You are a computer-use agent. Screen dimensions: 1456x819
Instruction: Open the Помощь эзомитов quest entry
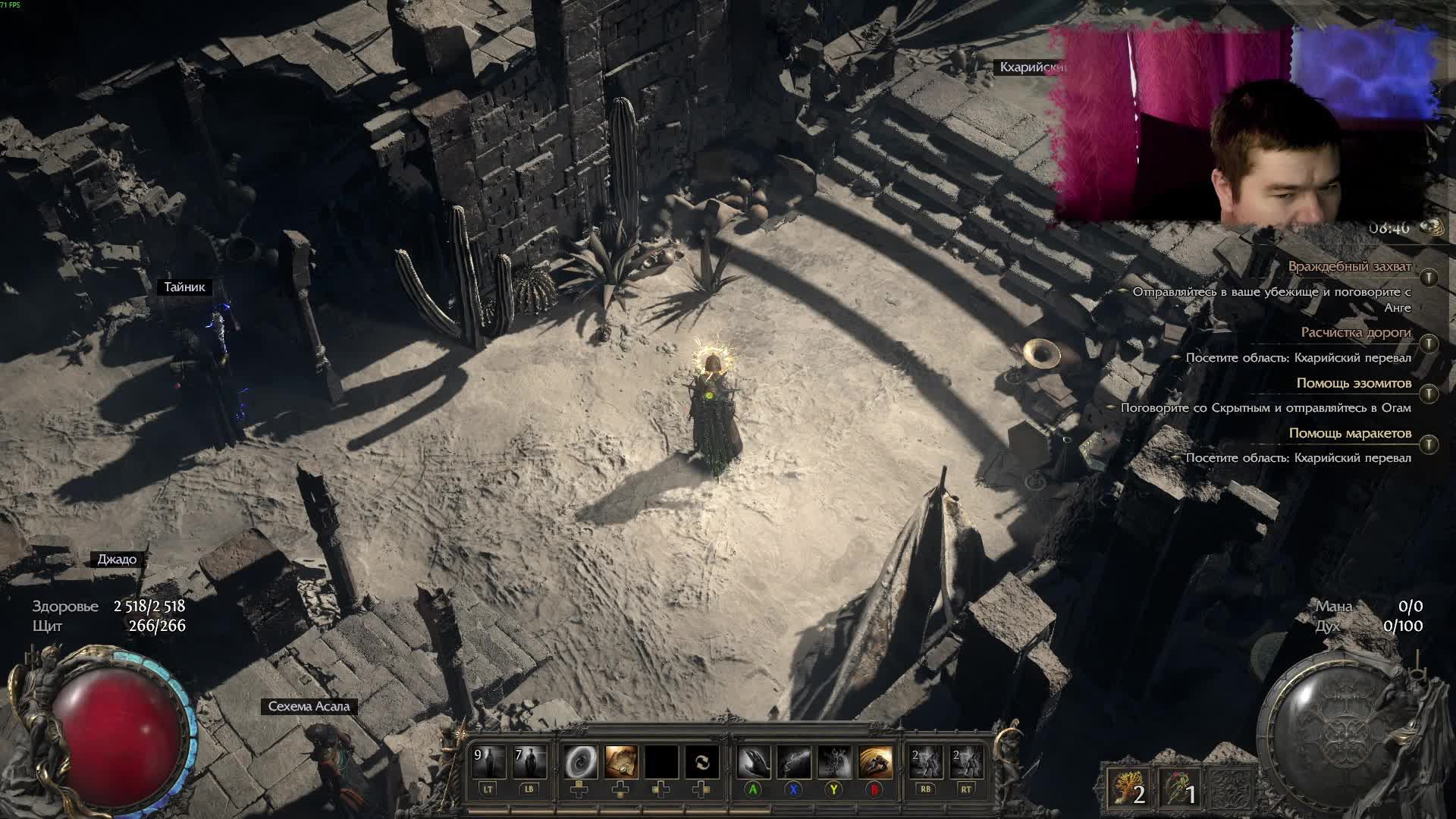click(1353, 383)
